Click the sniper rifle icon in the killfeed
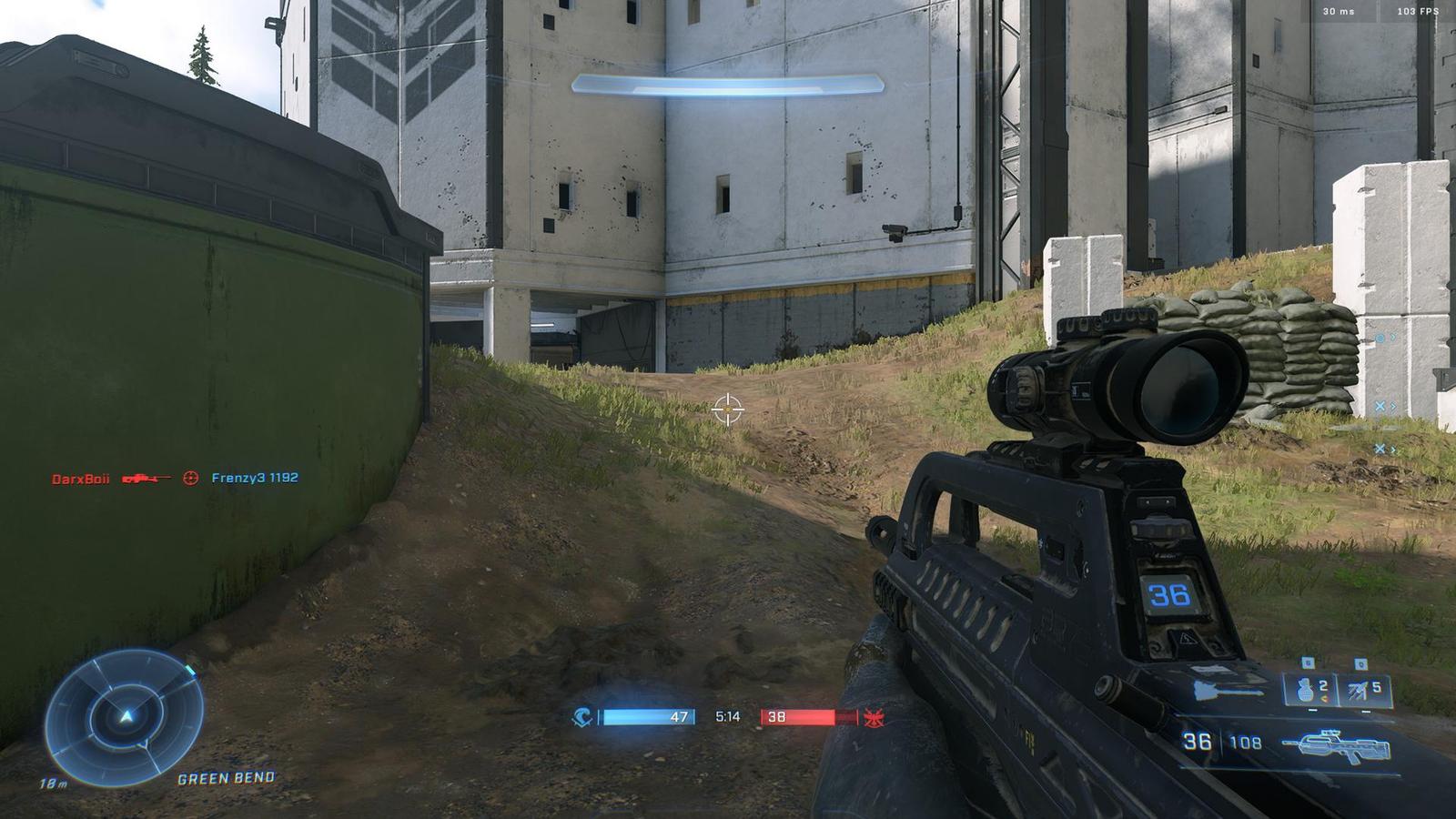The height and width of the screenshot is (819, 1456). point(147,479)
